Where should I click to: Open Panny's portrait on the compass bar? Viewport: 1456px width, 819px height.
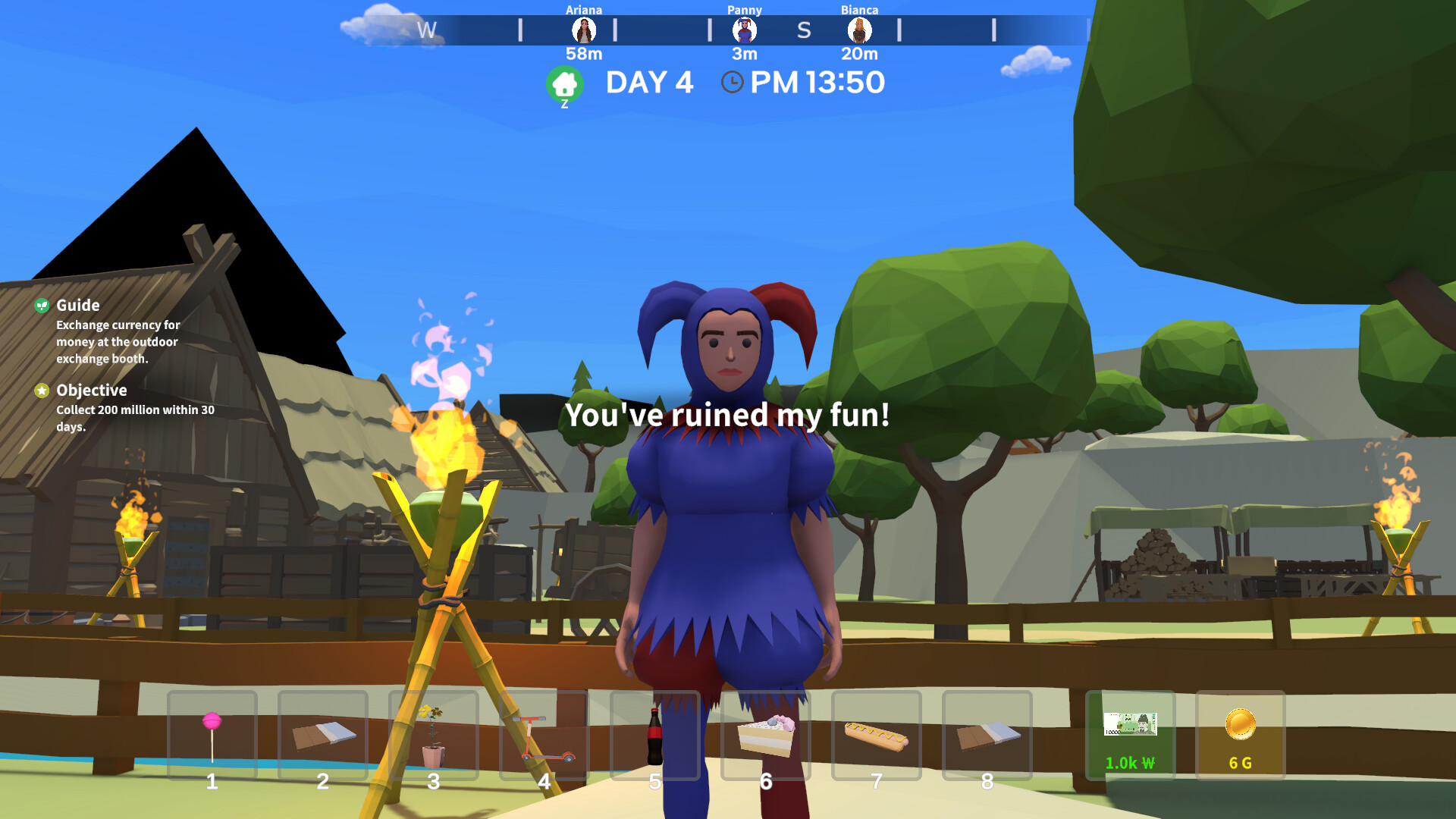click(746, 30)
